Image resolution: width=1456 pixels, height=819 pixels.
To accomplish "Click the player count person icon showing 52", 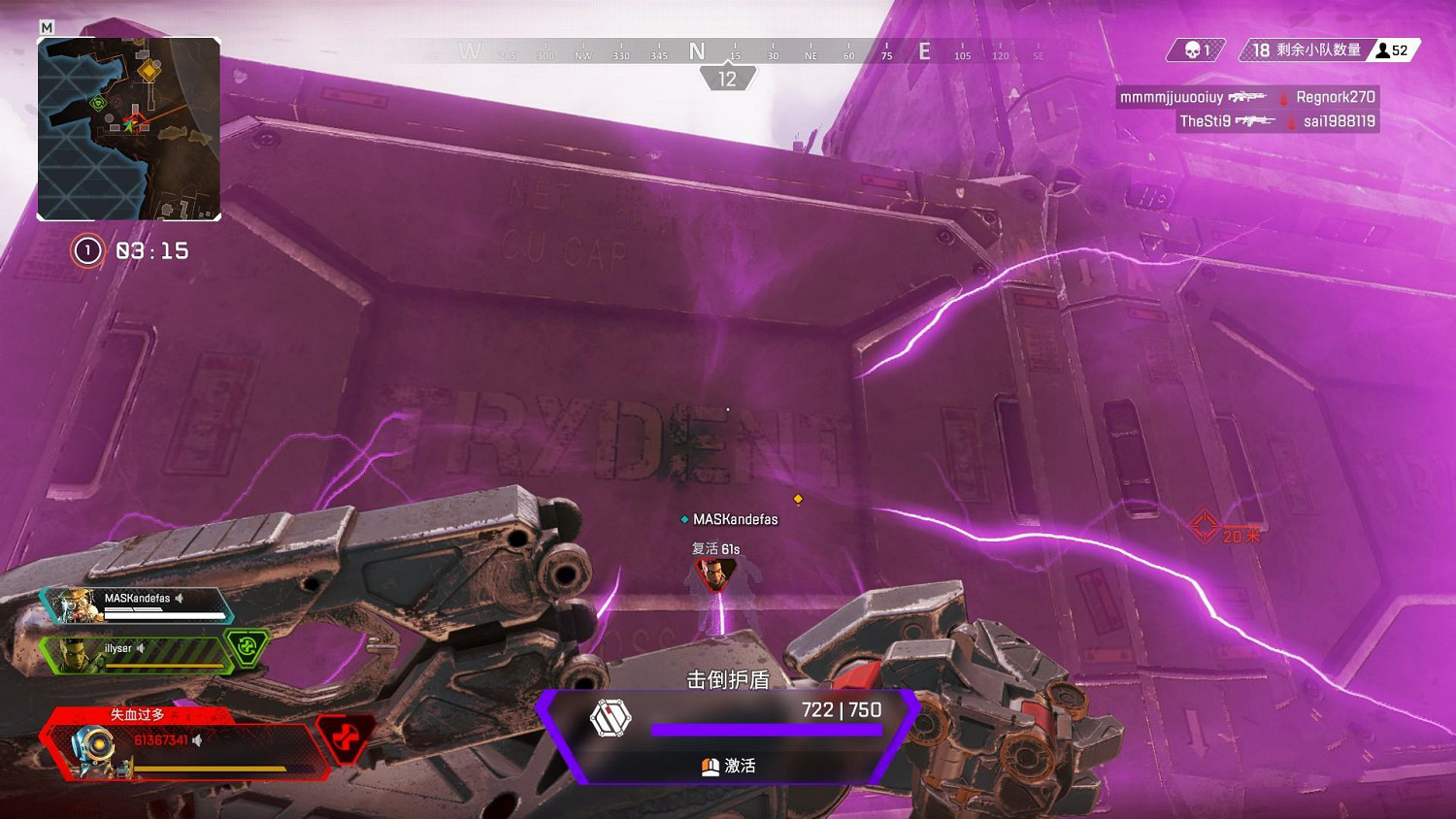I will (1381, 50).
